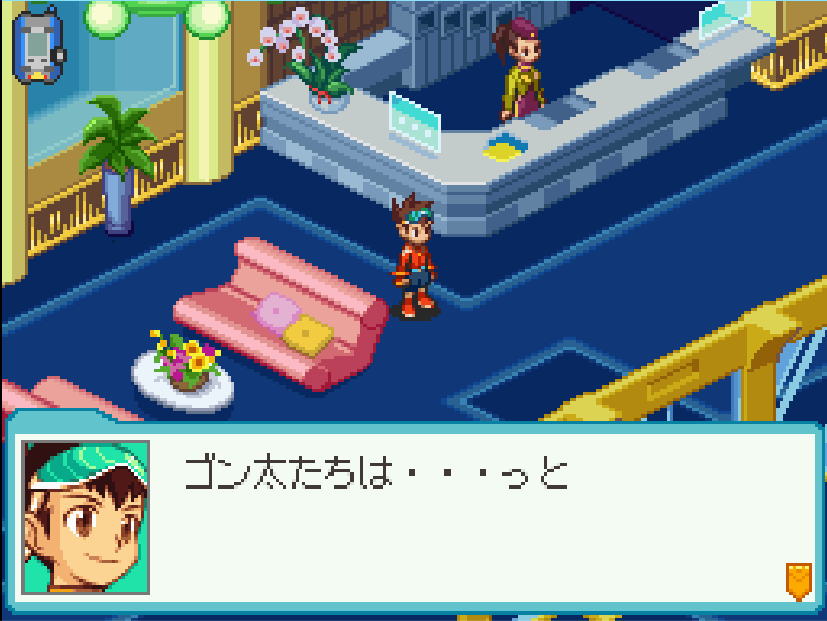Advance dialogue with the orange arrow

797,580
